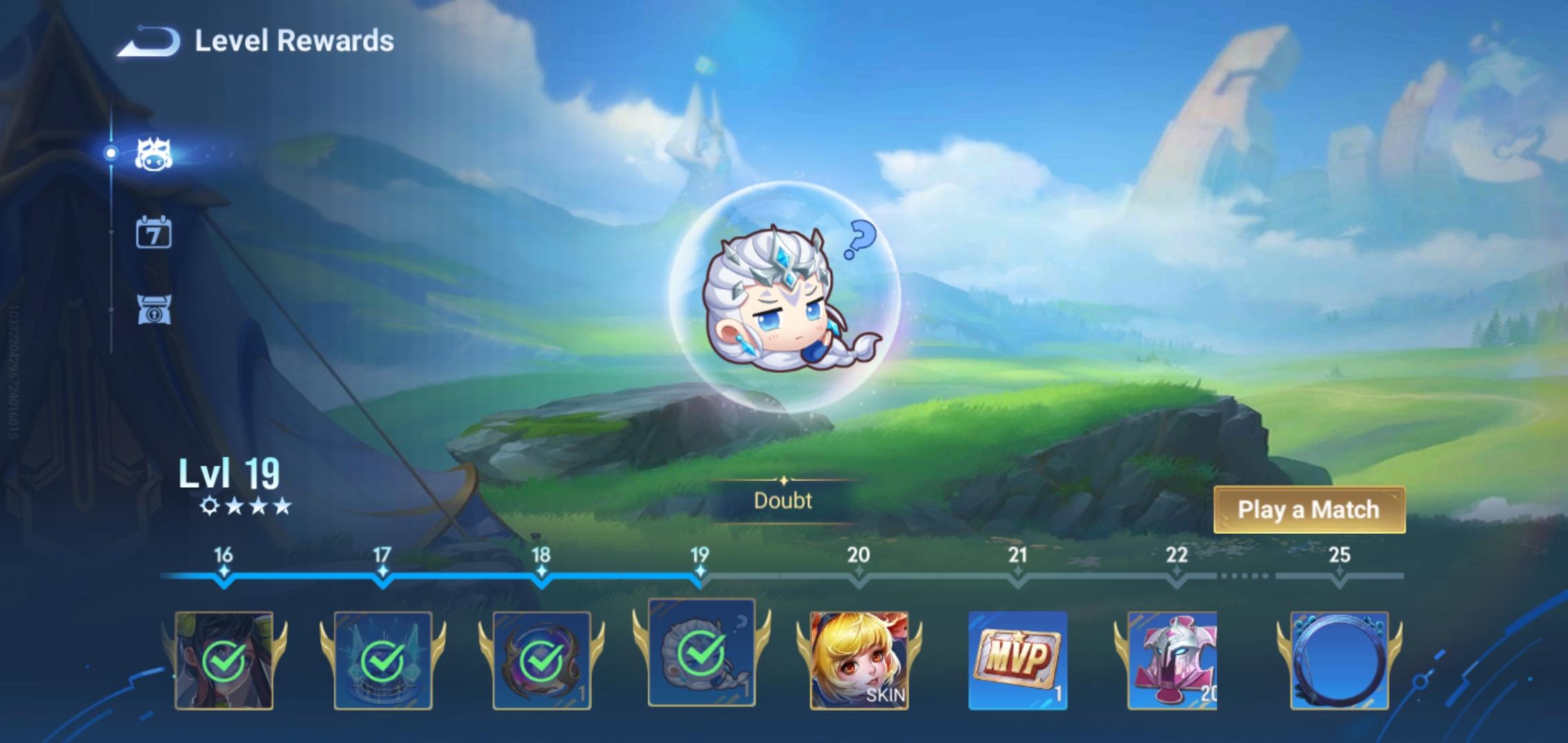Select the chibi mascot sidebar icon
Image resolution: width=1568 pixels, height=743 pixels.
pos(153,154)
